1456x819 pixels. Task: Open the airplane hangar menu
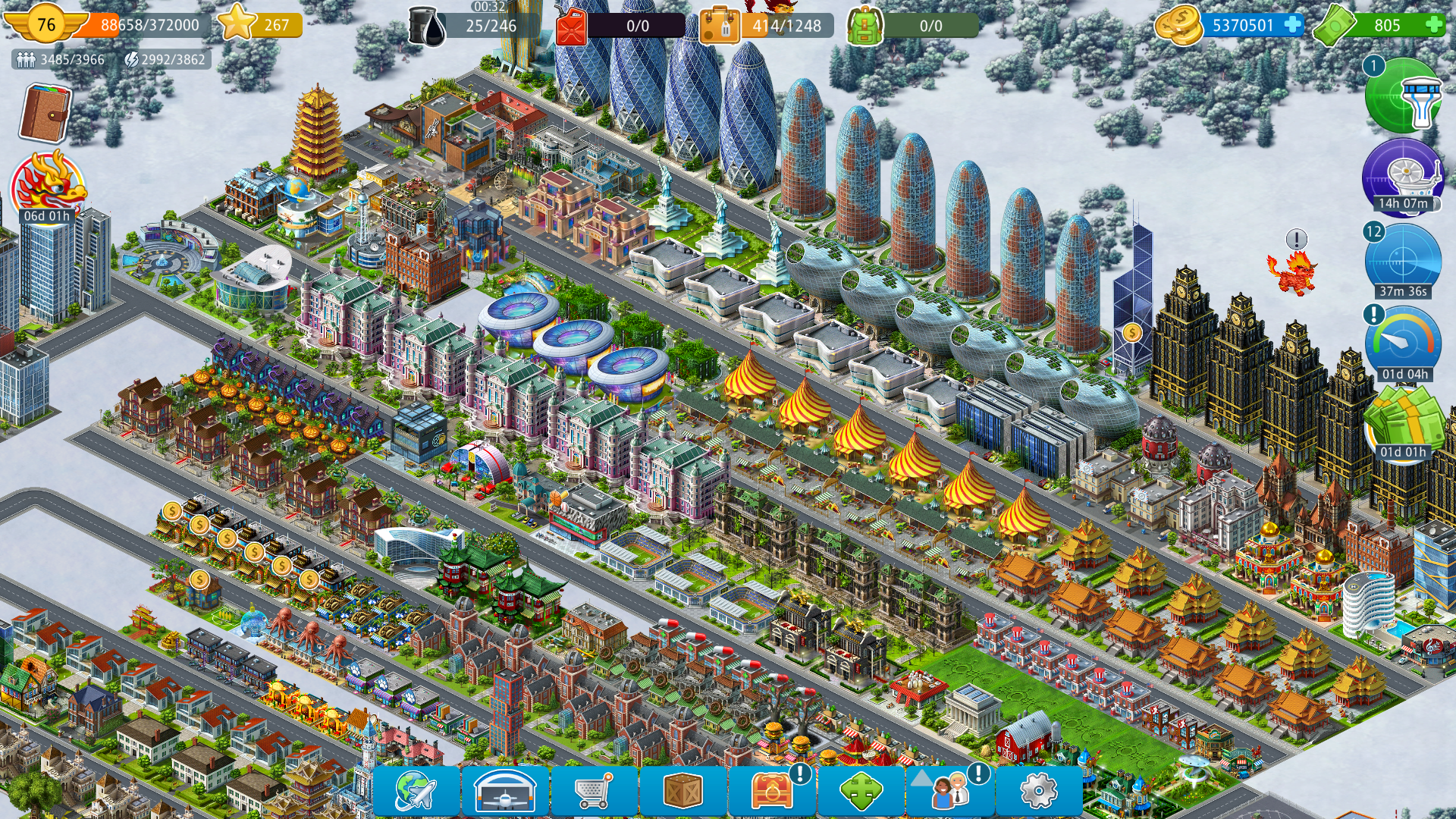click(x=505, y=792)
